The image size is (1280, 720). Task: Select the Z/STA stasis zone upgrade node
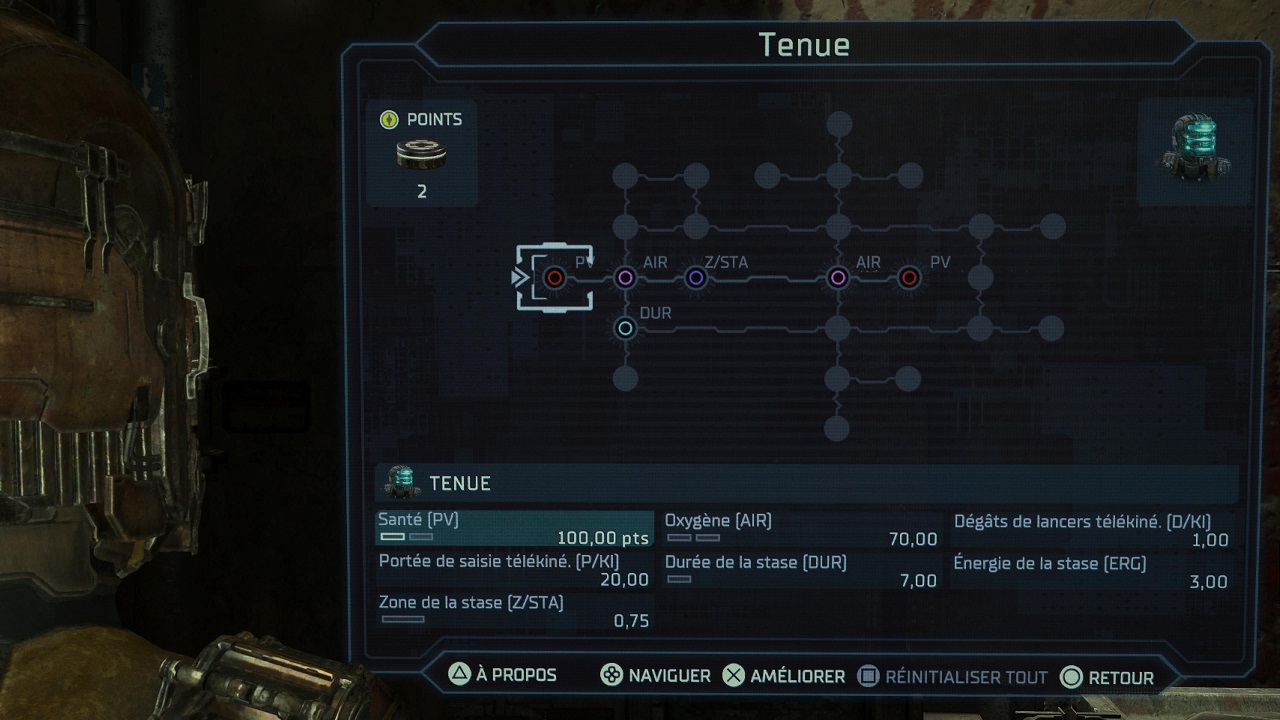(696, 277)
